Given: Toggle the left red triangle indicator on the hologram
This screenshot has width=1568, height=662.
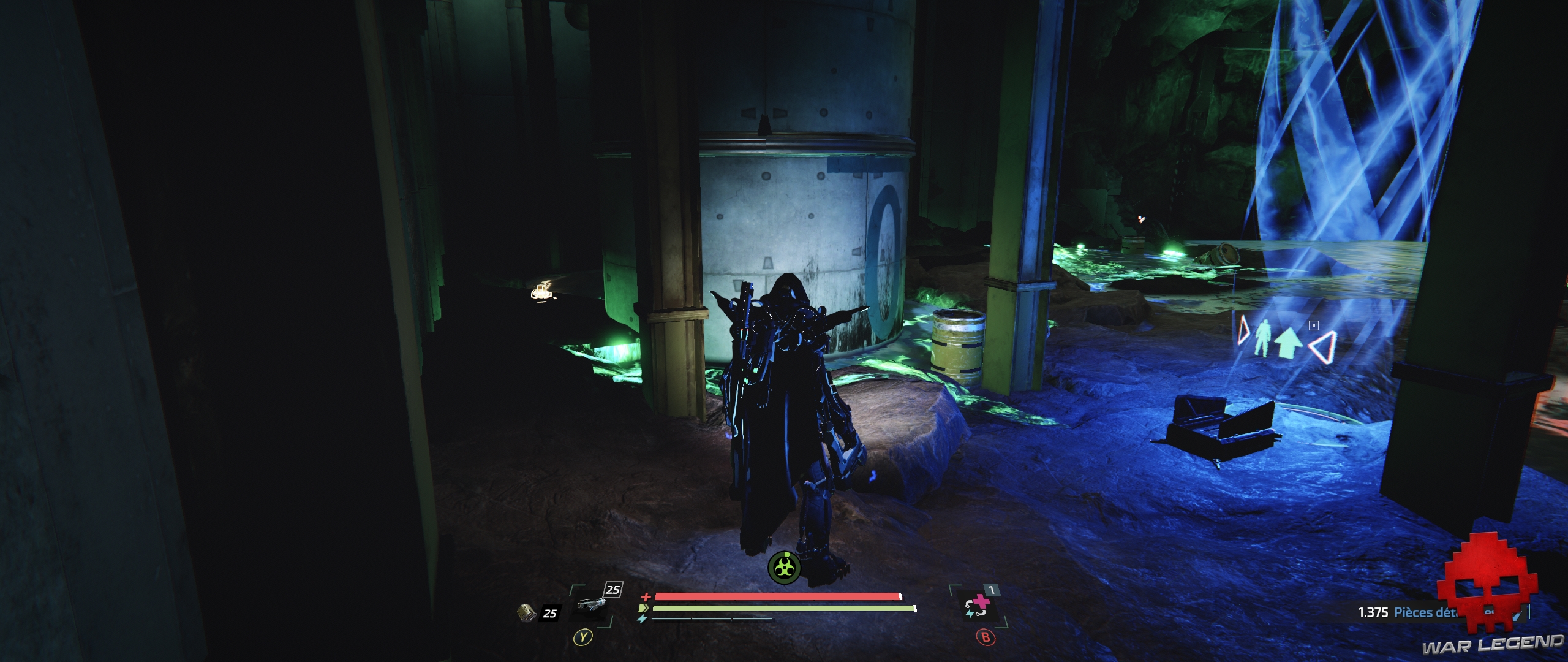Looking at the screenshot, I should click(1243, 331).
